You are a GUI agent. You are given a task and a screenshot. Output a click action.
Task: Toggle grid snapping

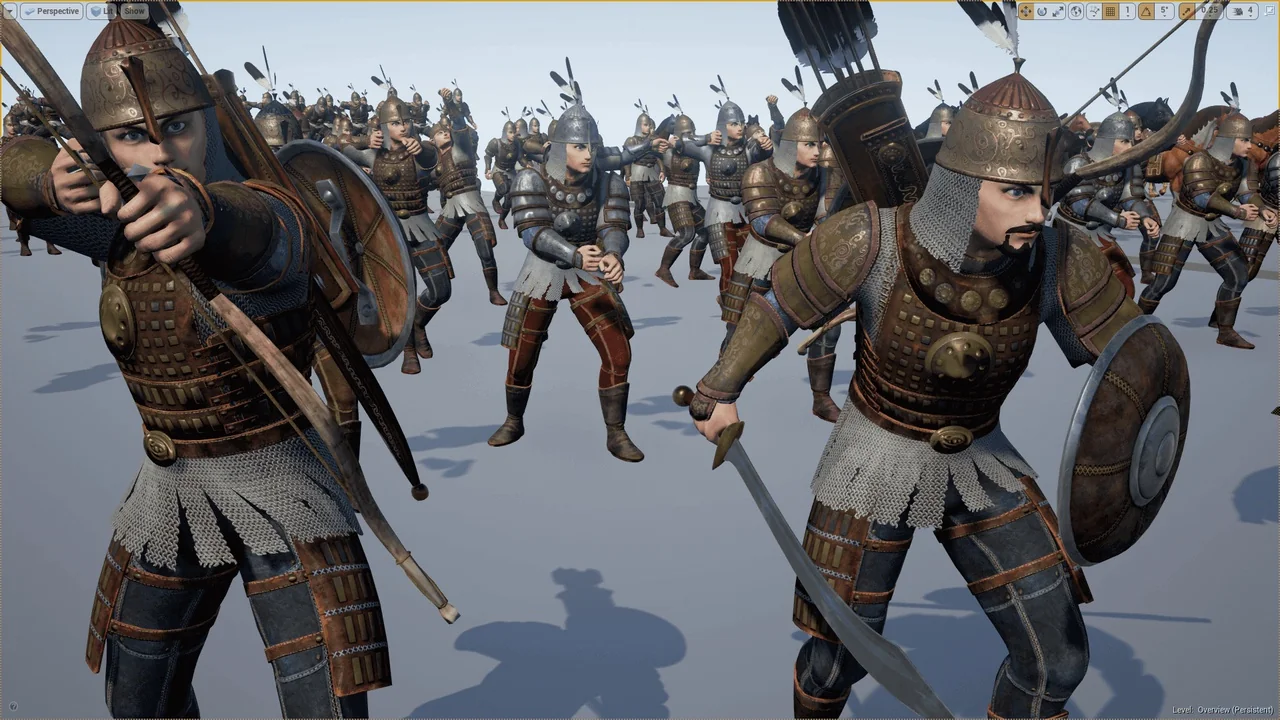click(x=1110, y=11)
